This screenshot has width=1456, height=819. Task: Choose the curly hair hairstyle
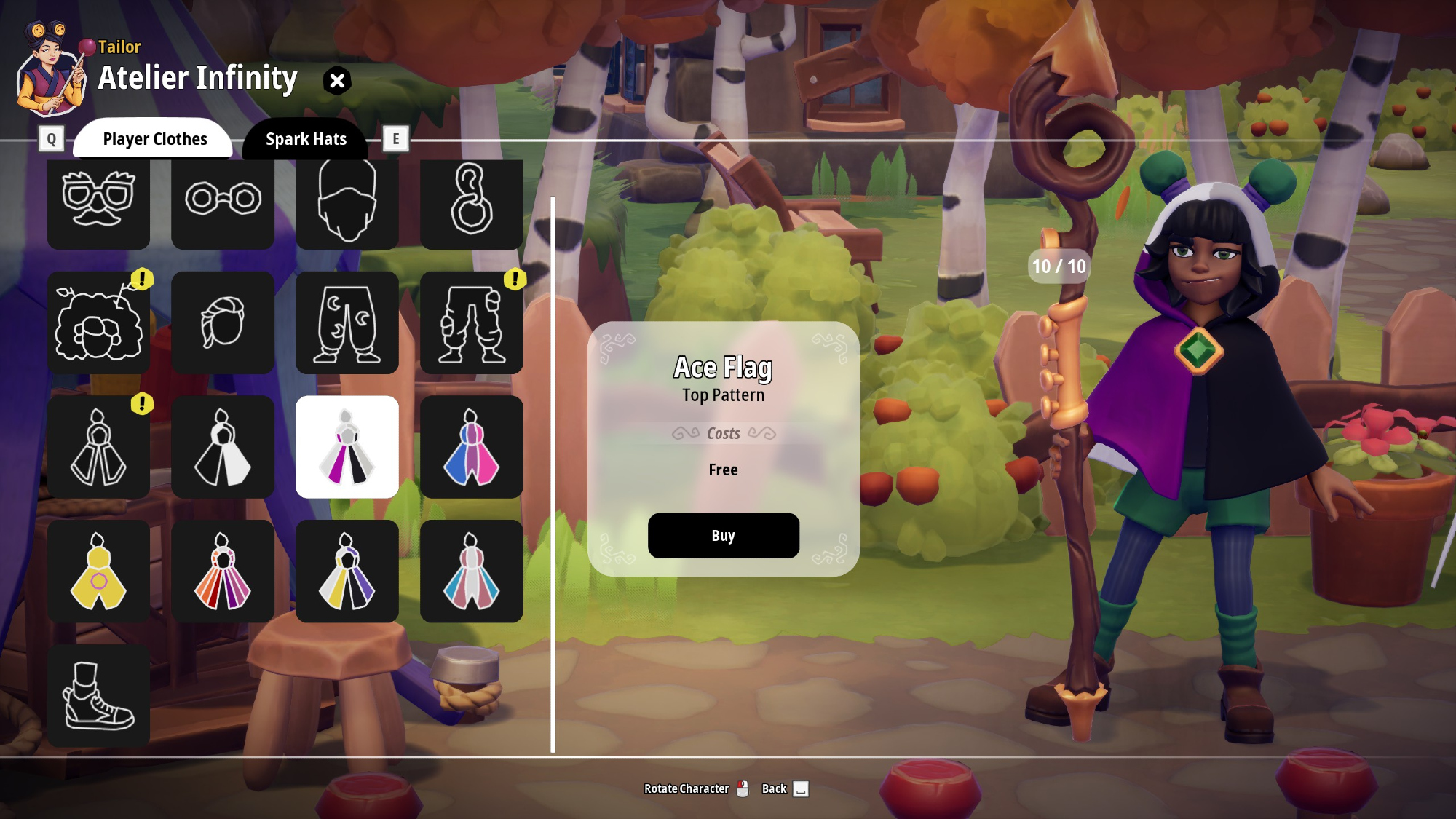click(98, 323)
